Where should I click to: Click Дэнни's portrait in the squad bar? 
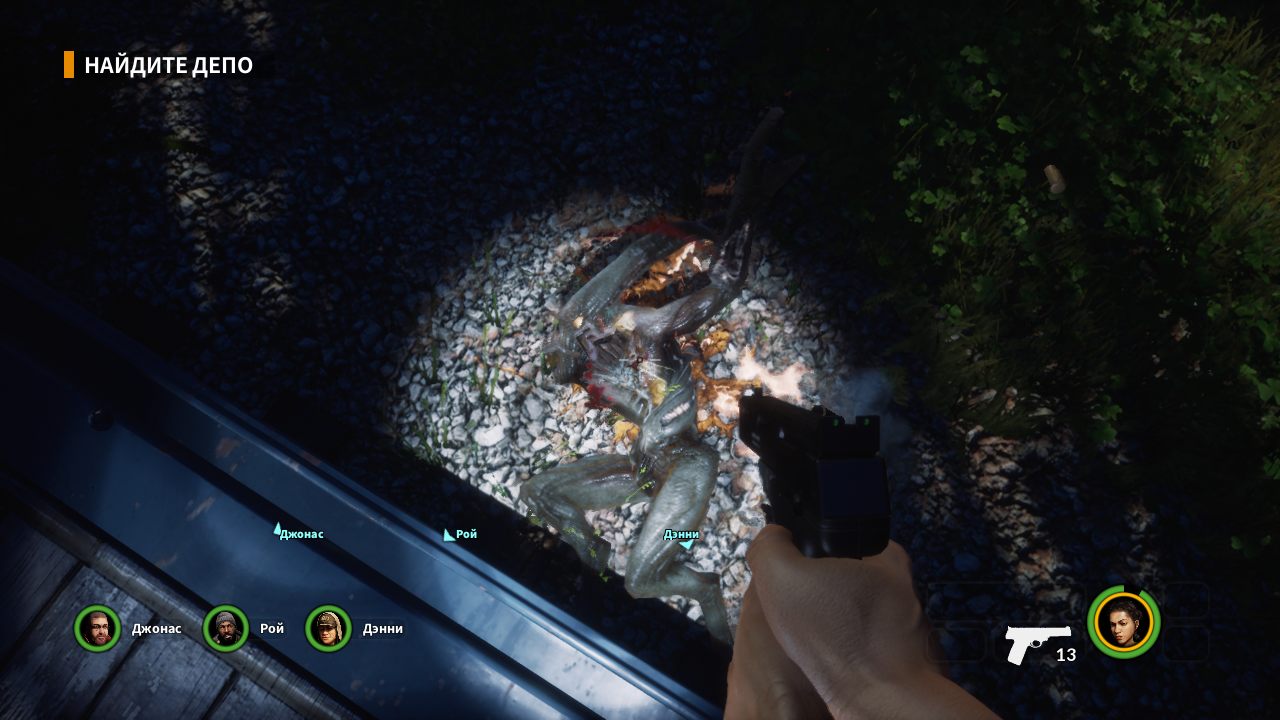click(330, 629)
